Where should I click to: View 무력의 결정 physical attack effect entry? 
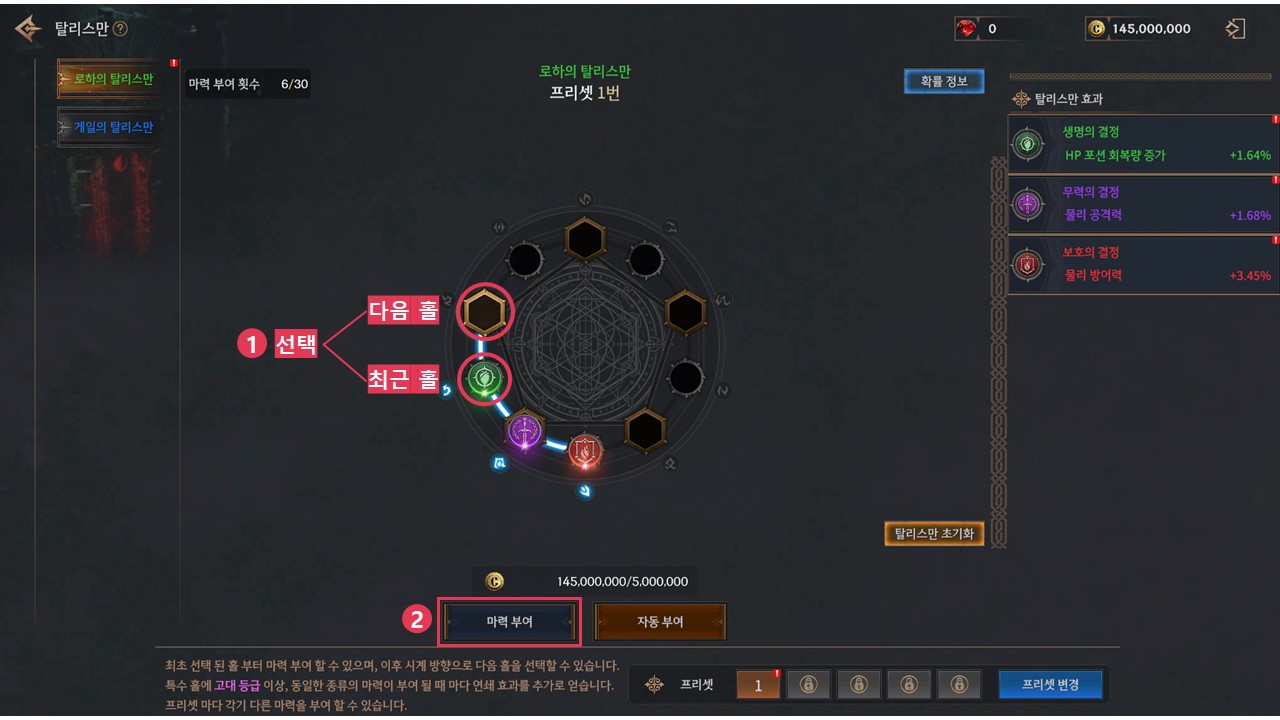click(1143, 204)
